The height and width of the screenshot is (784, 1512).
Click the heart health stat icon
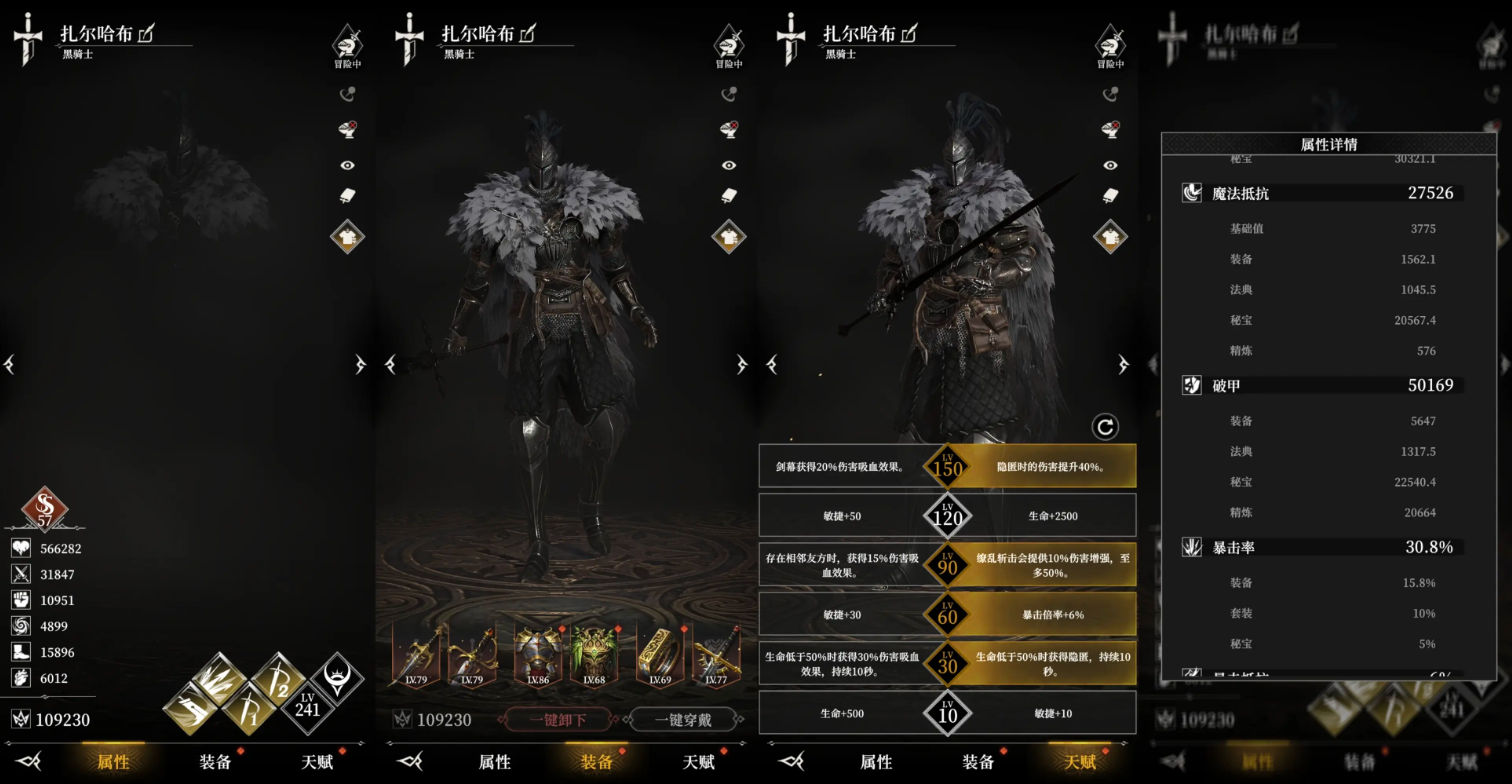20,548
